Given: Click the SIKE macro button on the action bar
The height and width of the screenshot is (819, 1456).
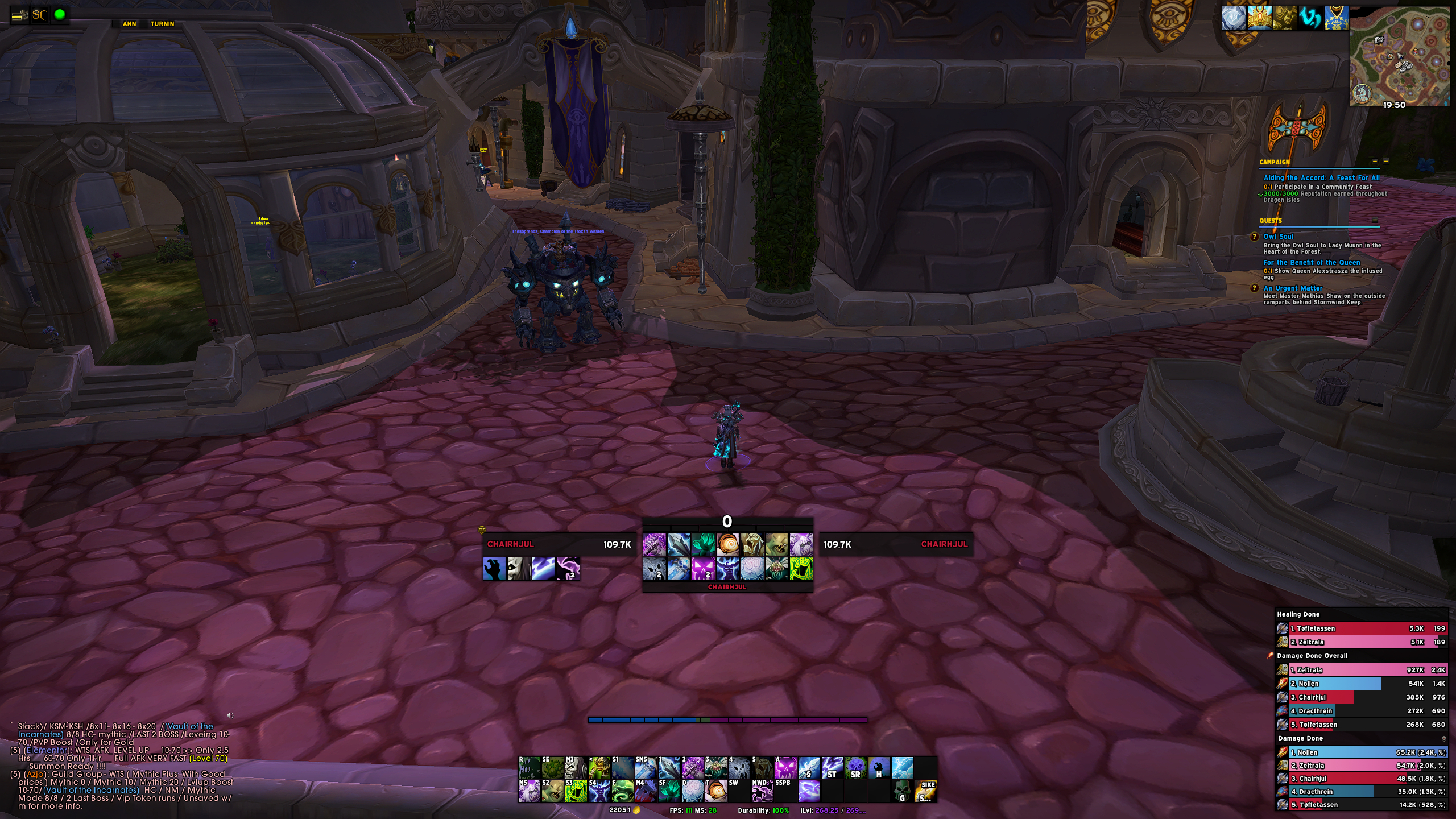Looking at the screenshot, I should (926, 791).
